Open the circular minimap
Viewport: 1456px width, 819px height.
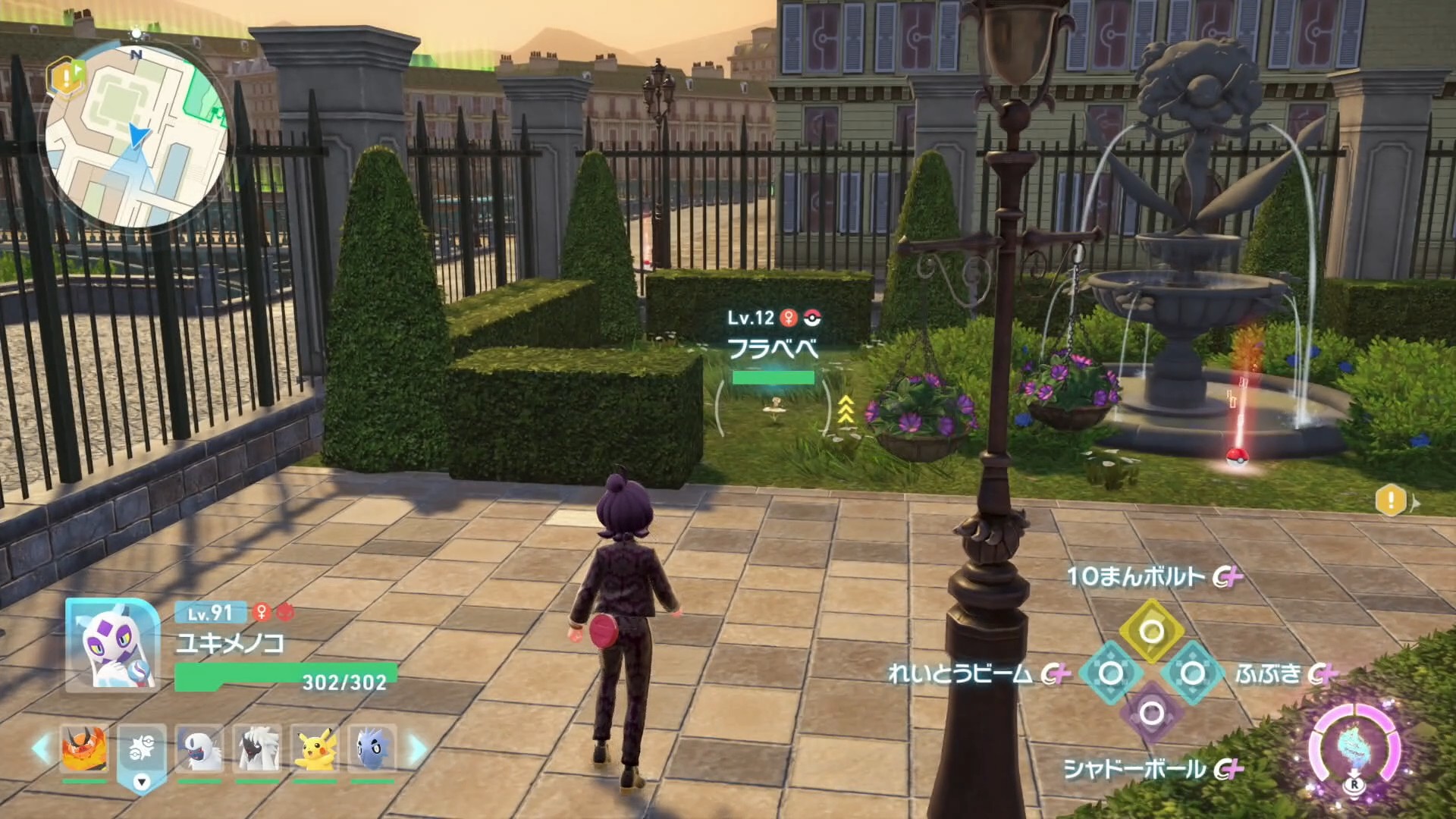tap(136, 136)
